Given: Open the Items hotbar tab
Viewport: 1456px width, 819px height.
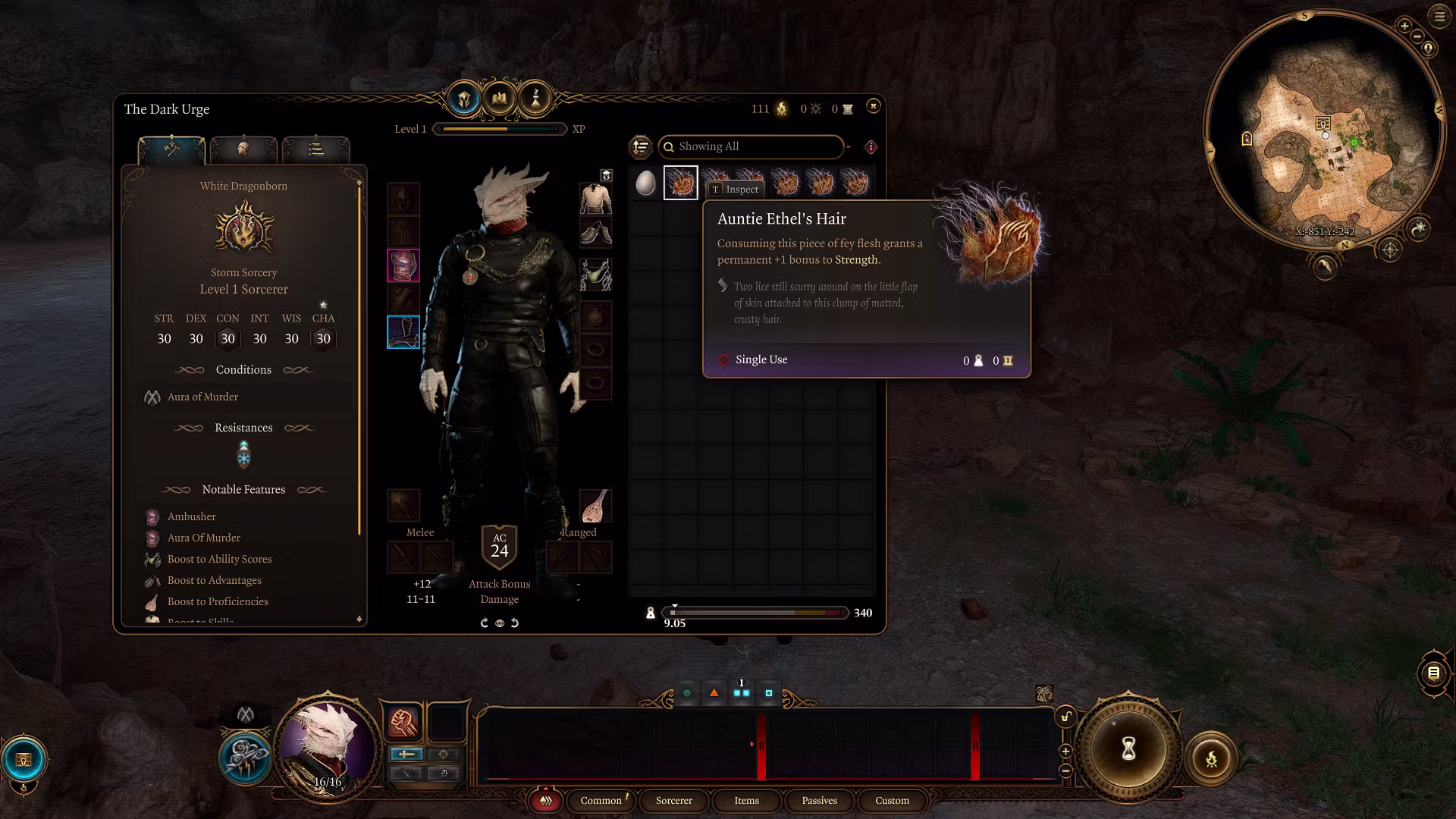Looking at the screenshot, I should pos(746,801).
